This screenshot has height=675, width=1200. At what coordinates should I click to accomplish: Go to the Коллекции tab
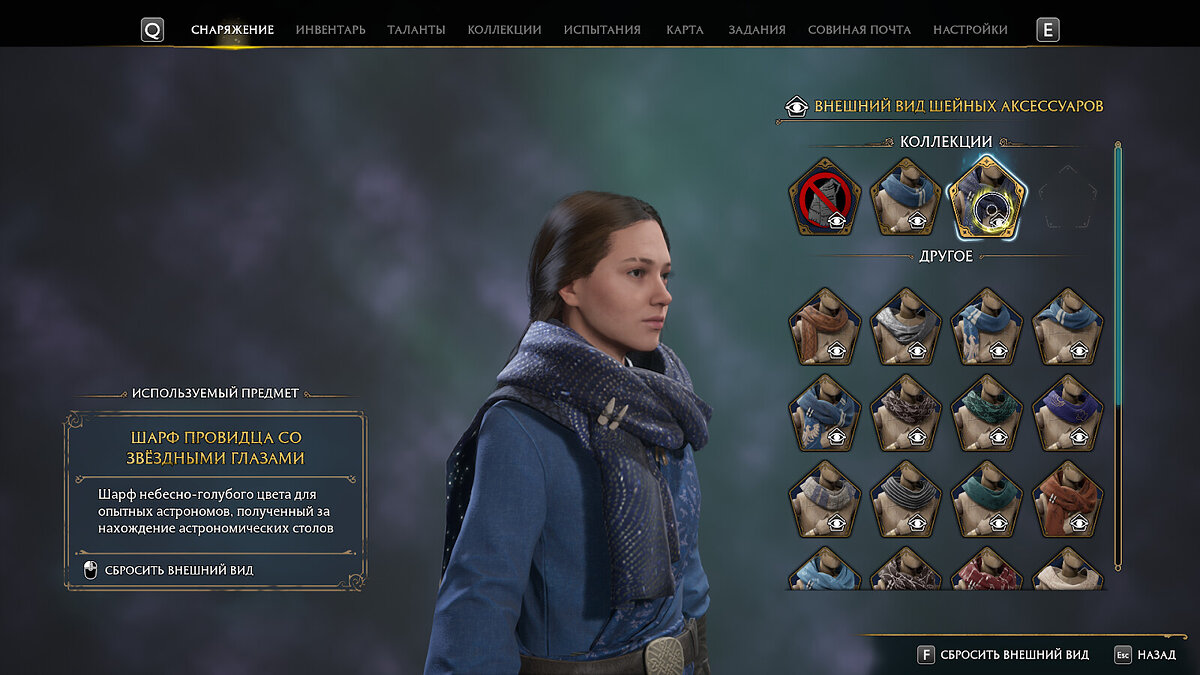pos(504,30)
